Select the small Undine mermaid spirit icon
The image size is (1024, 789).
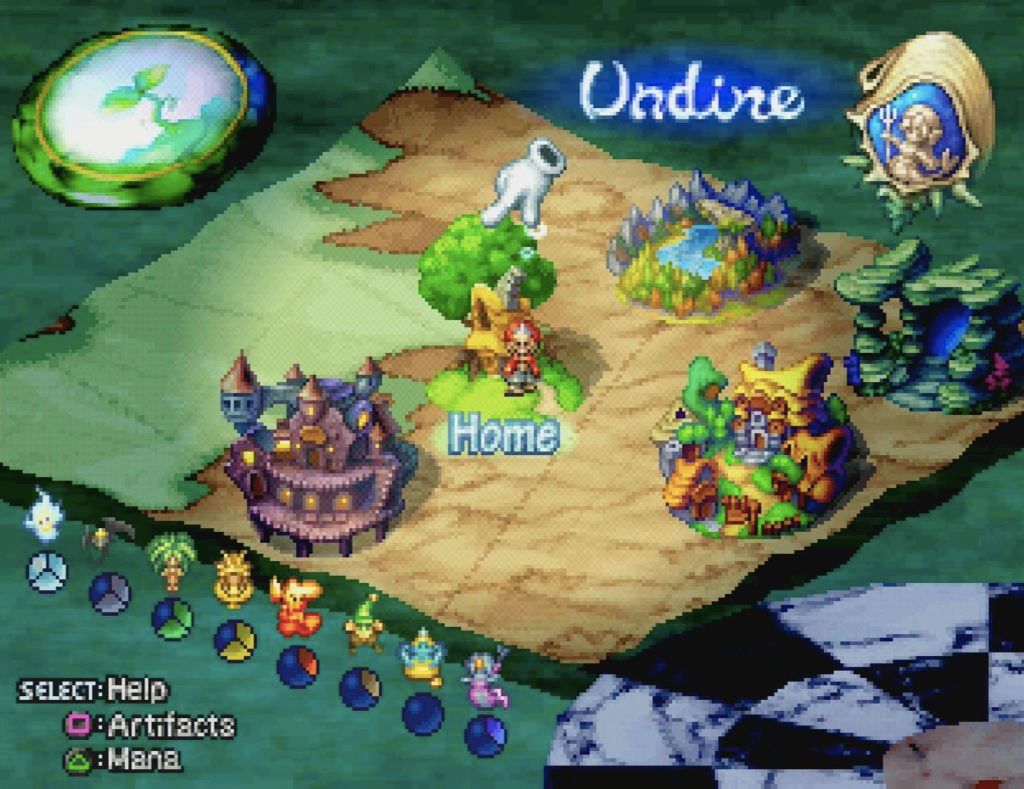[484, 680]
